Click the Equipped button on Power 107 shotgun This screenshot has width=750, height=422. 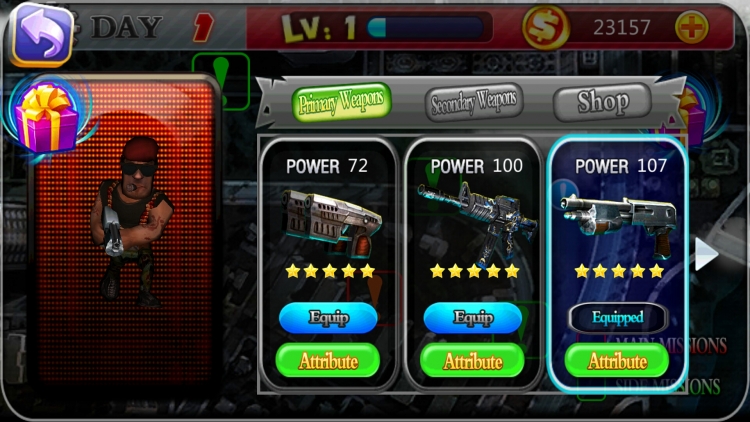click(x=617, y=318)
